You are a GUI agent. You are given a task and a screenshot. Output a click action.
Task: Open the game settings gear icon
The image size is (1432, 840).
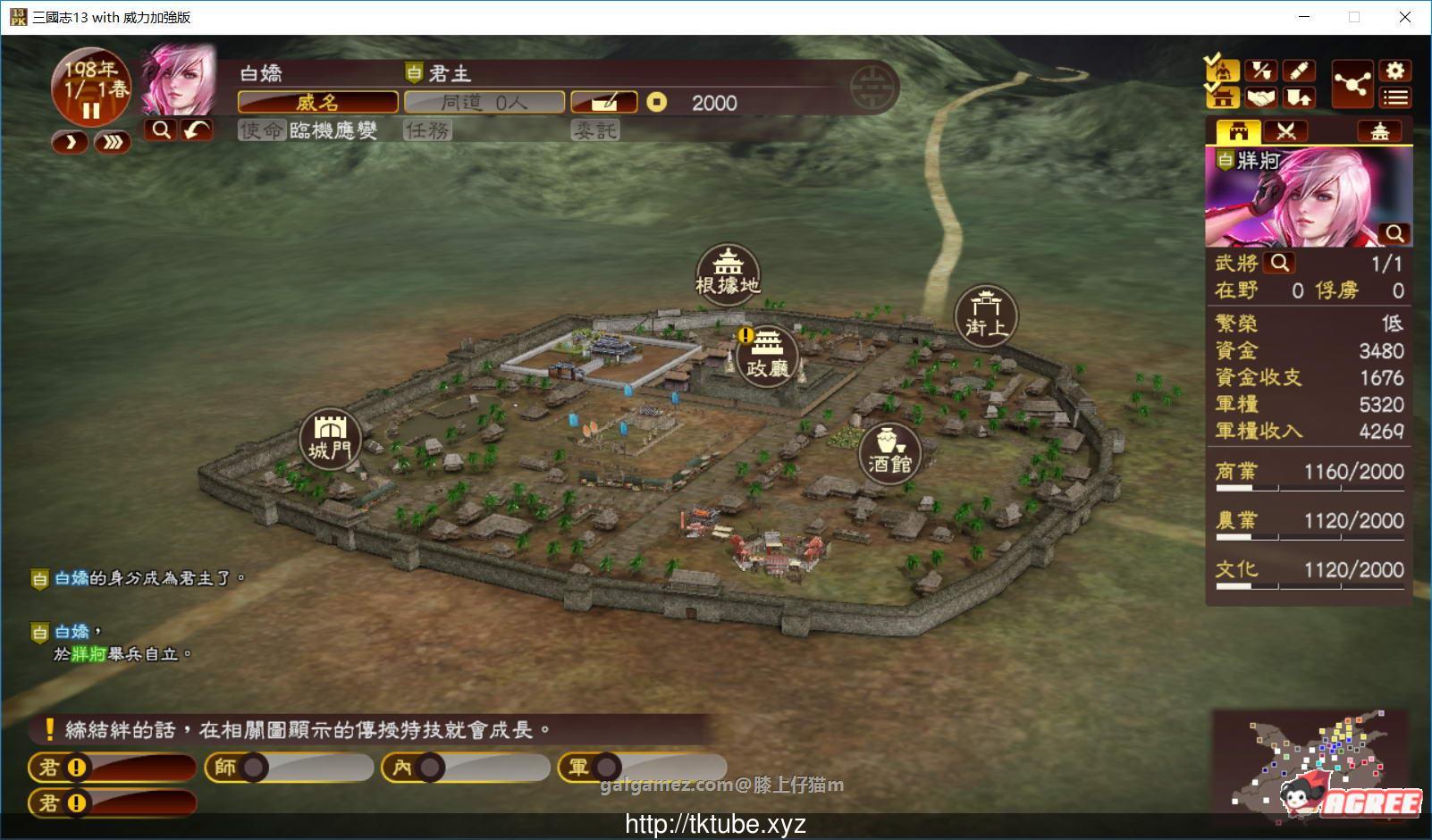1394,69
